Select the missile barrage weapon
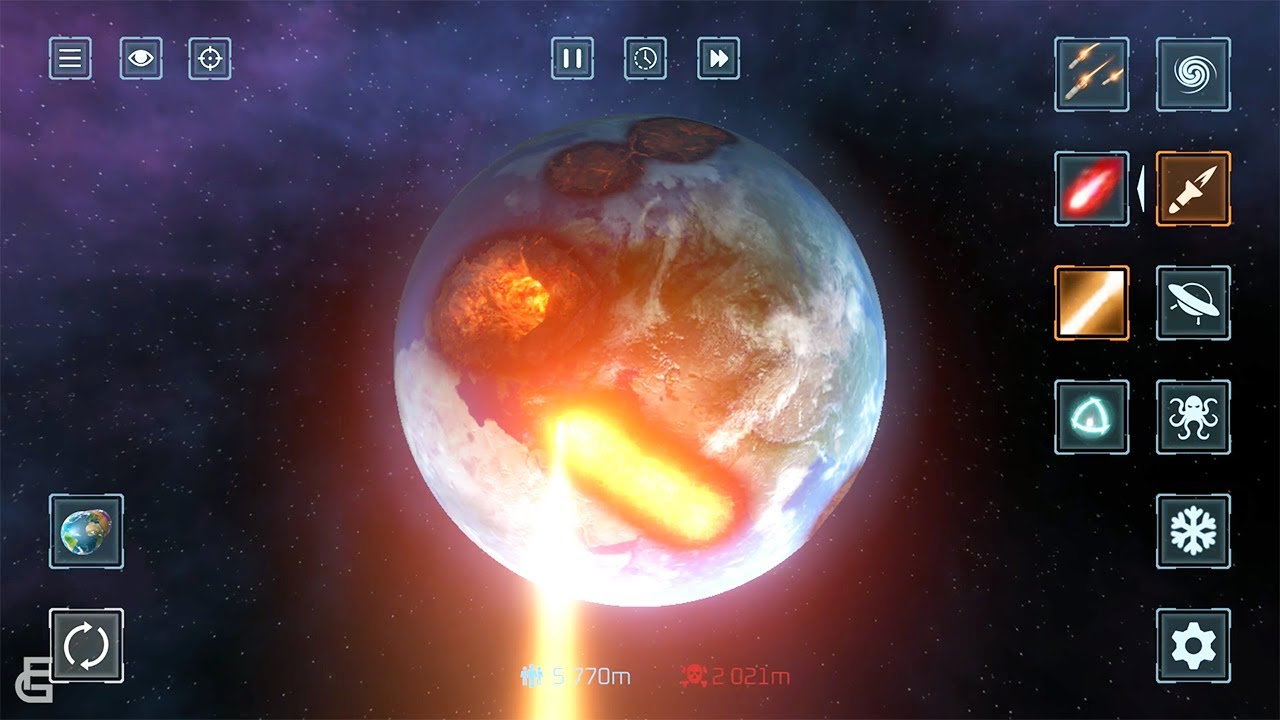Screen dimensions: 1280x720 [x=1091, y=75]
